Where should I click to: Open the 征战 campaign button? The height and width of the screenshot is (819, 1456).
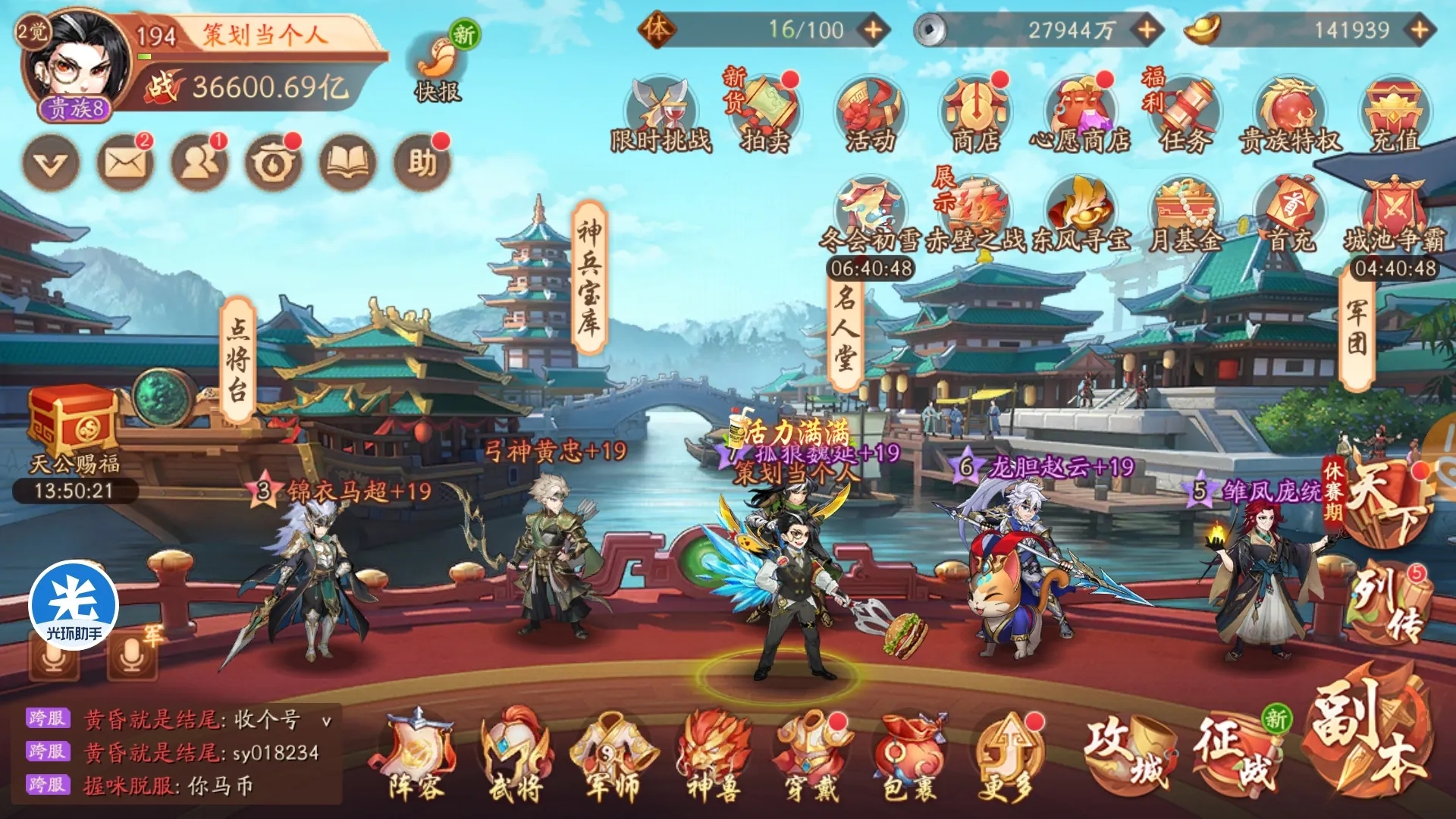(x=1236, y=751)
